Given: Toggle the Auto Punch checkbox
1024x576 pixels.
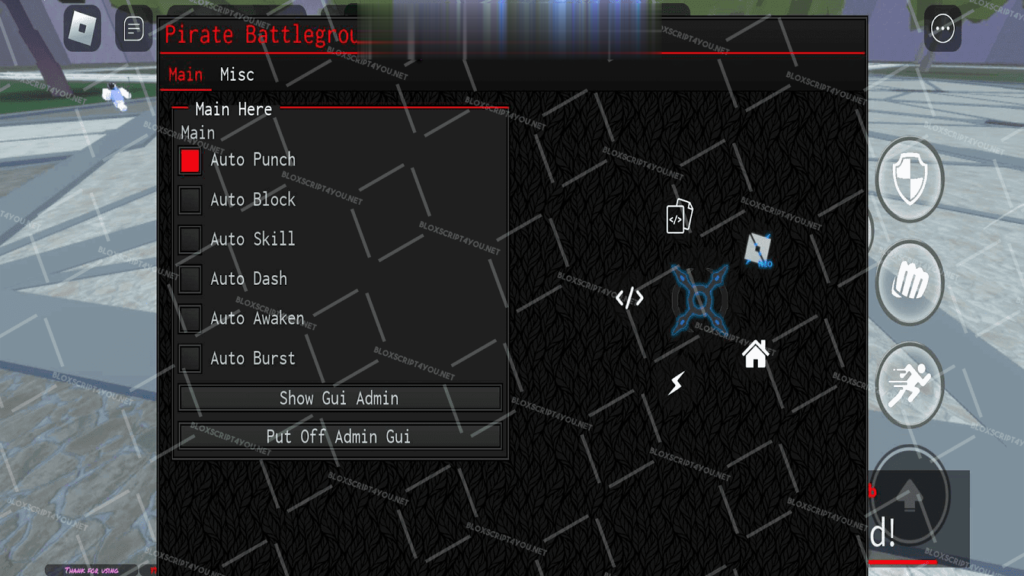Looking at the screenshot, I should (190, 160).
